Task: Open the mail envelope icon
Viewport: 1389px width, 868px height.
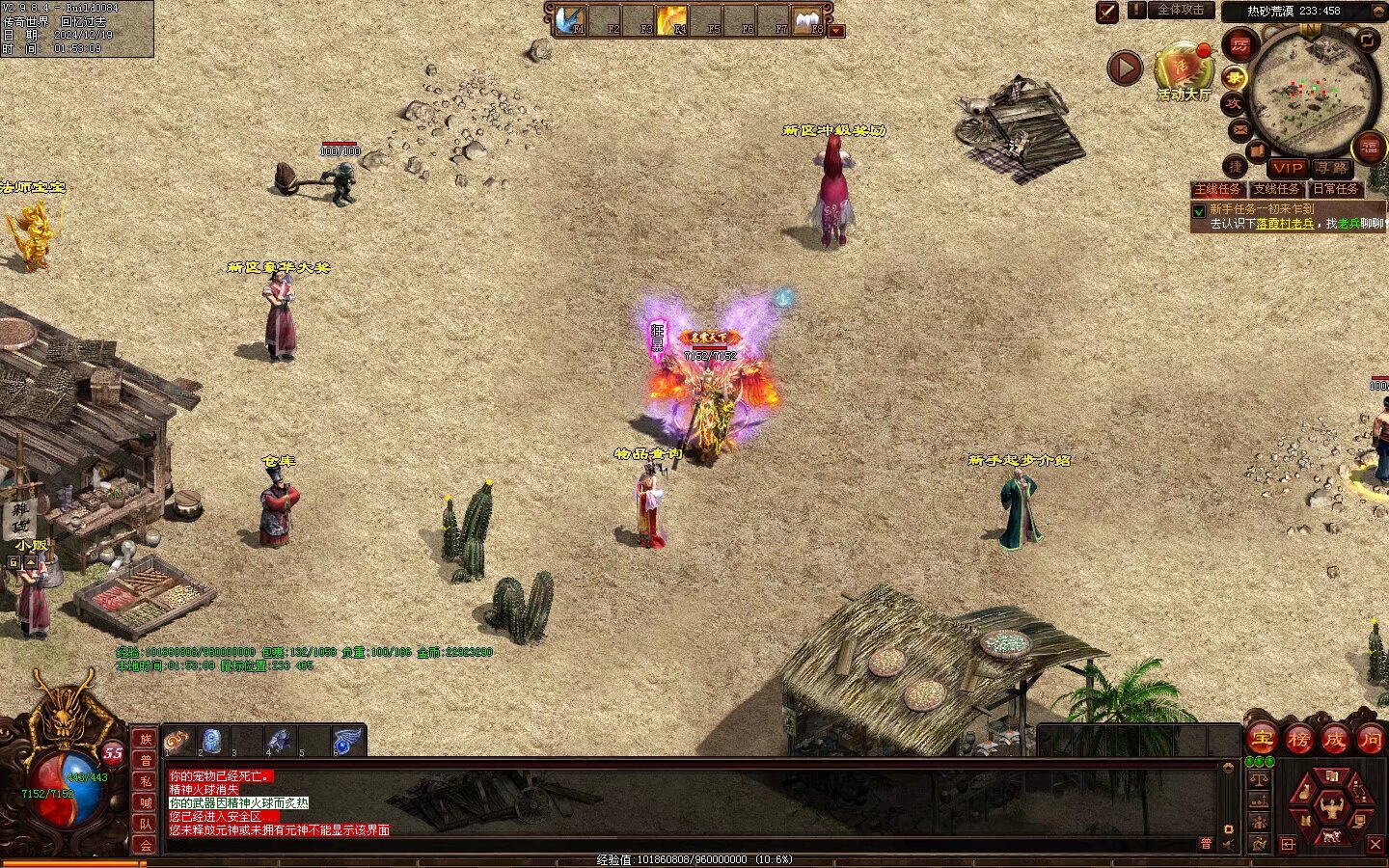Action: [1239, 128]
